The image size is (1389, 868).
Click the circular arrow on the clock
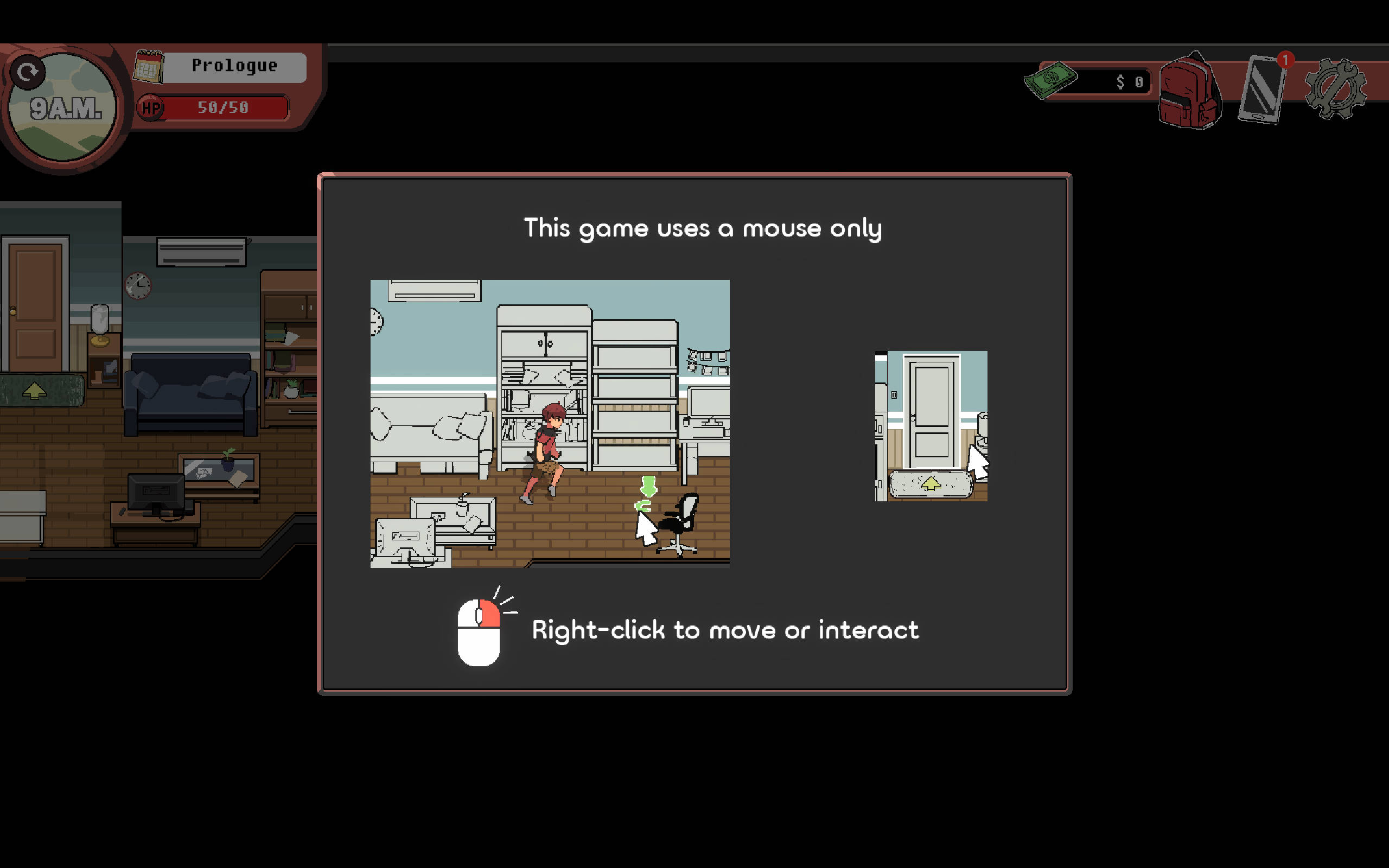pos(27,72)
